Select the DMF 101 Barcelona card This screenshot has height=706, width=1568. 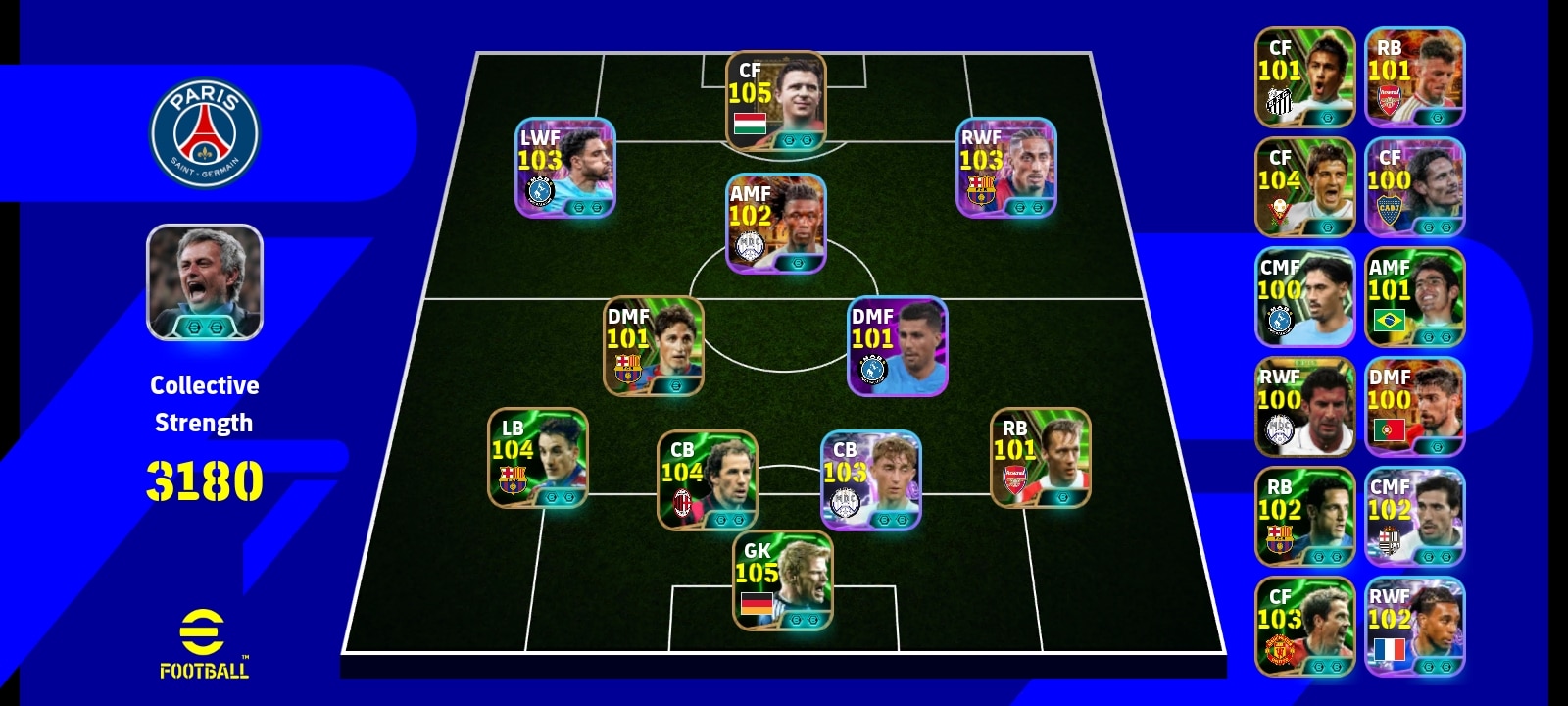(653, 346)
